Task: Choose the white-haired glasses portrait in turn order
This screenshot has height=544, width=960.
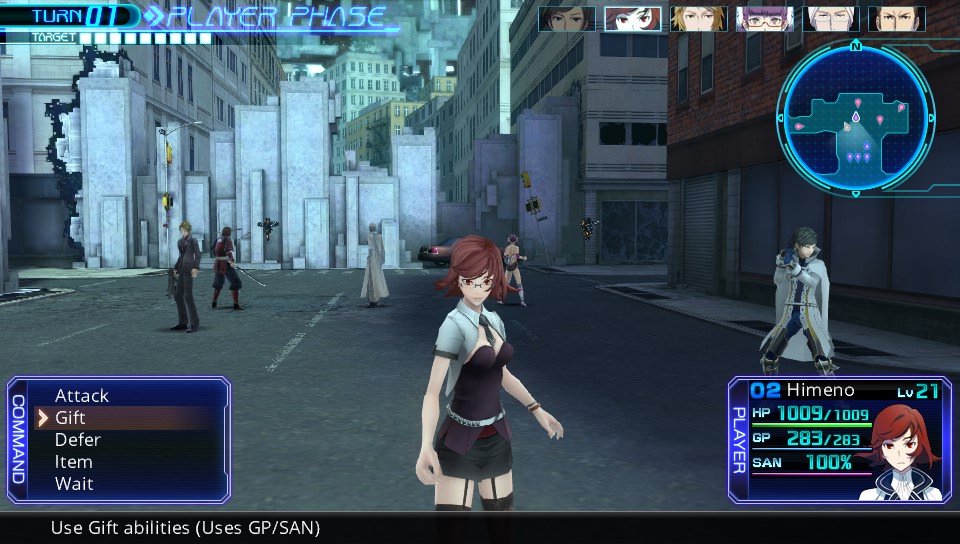Action: click(x=830, y=19)
